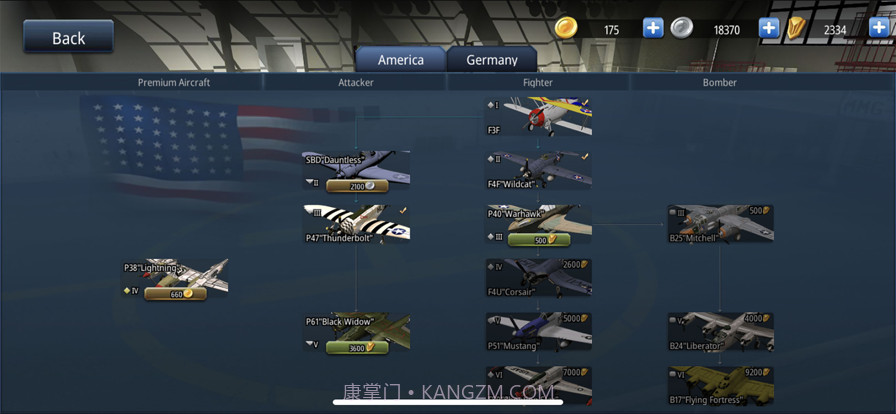Viewport: 896px width, 414px height.
Task: Buy SBD Dauntless for 2100 silver
Action: (x=356, y=186)
